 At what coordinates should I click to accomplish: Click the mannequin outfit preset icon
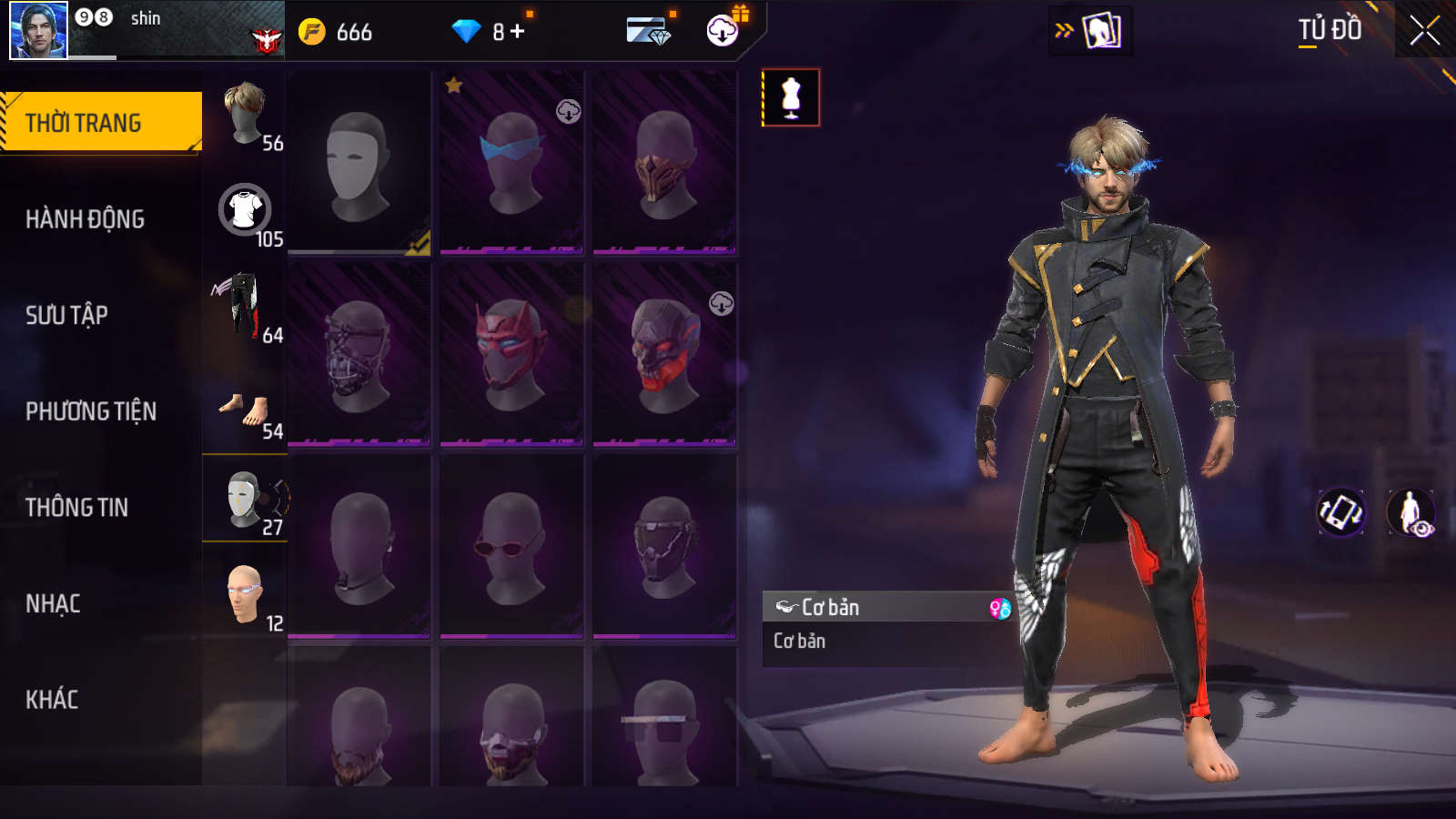coord(791,97)
